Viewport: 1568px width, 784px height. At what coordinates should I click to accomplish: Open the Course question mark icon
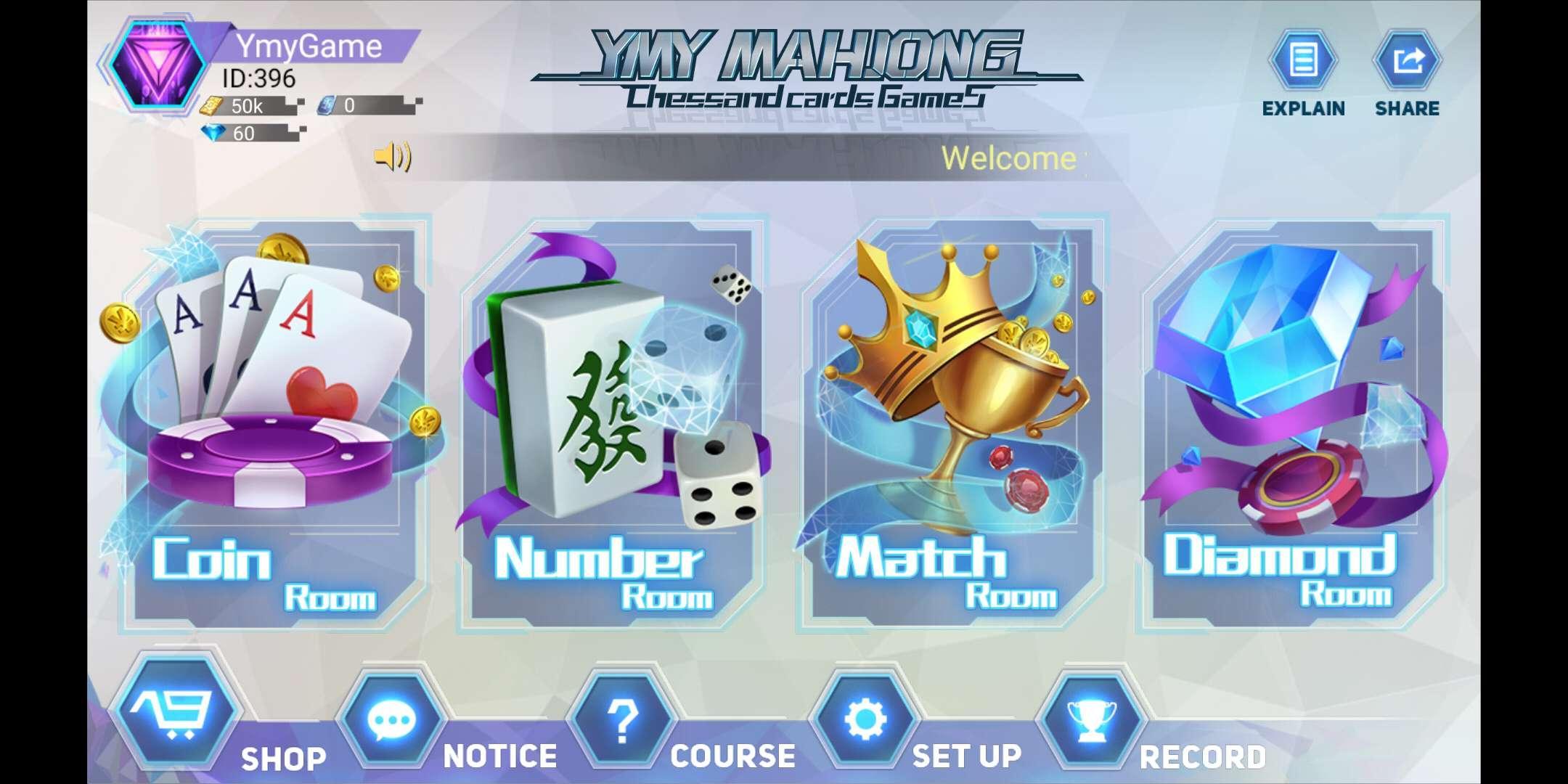[x=623, y=719]
